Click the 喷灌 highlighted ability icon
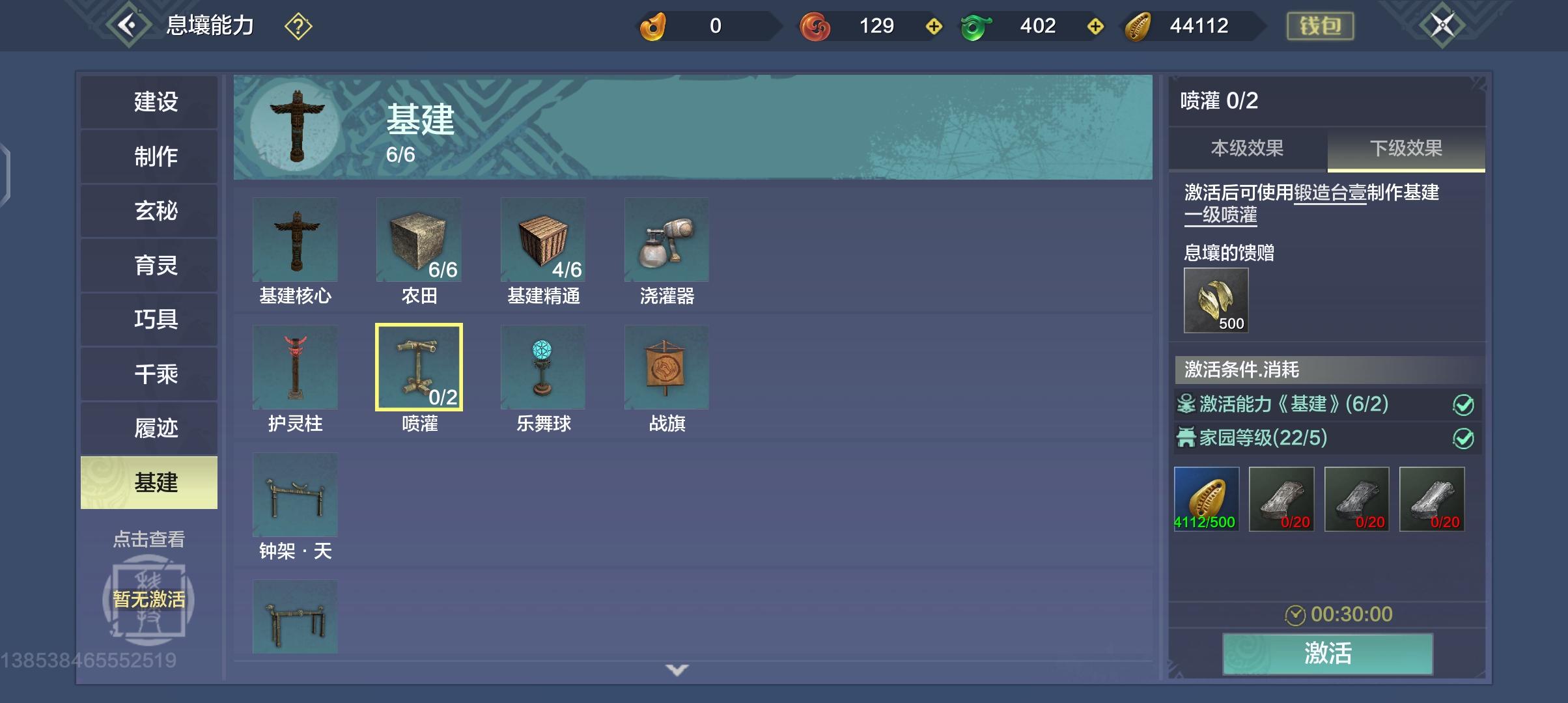 click(x=419, y=366)
